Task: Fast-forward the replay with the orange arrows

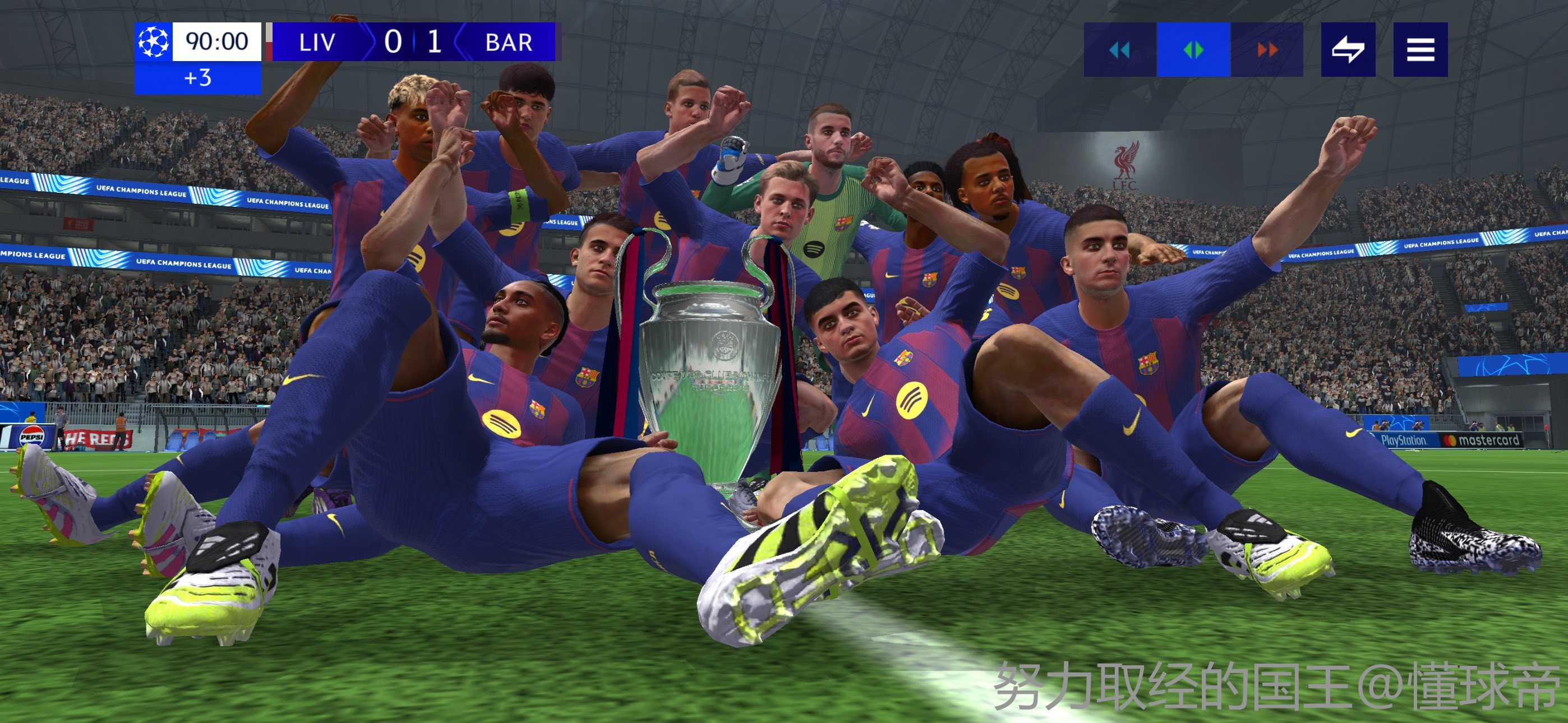Action: click(1267, 50)
